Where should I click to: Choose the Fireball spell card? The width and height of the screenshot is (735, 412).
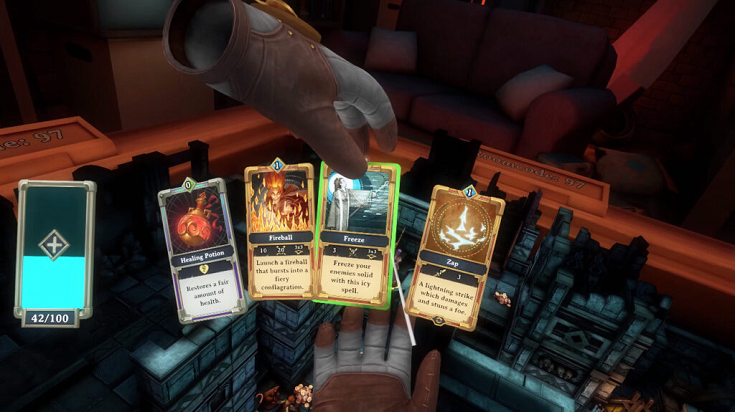(281, 243)
